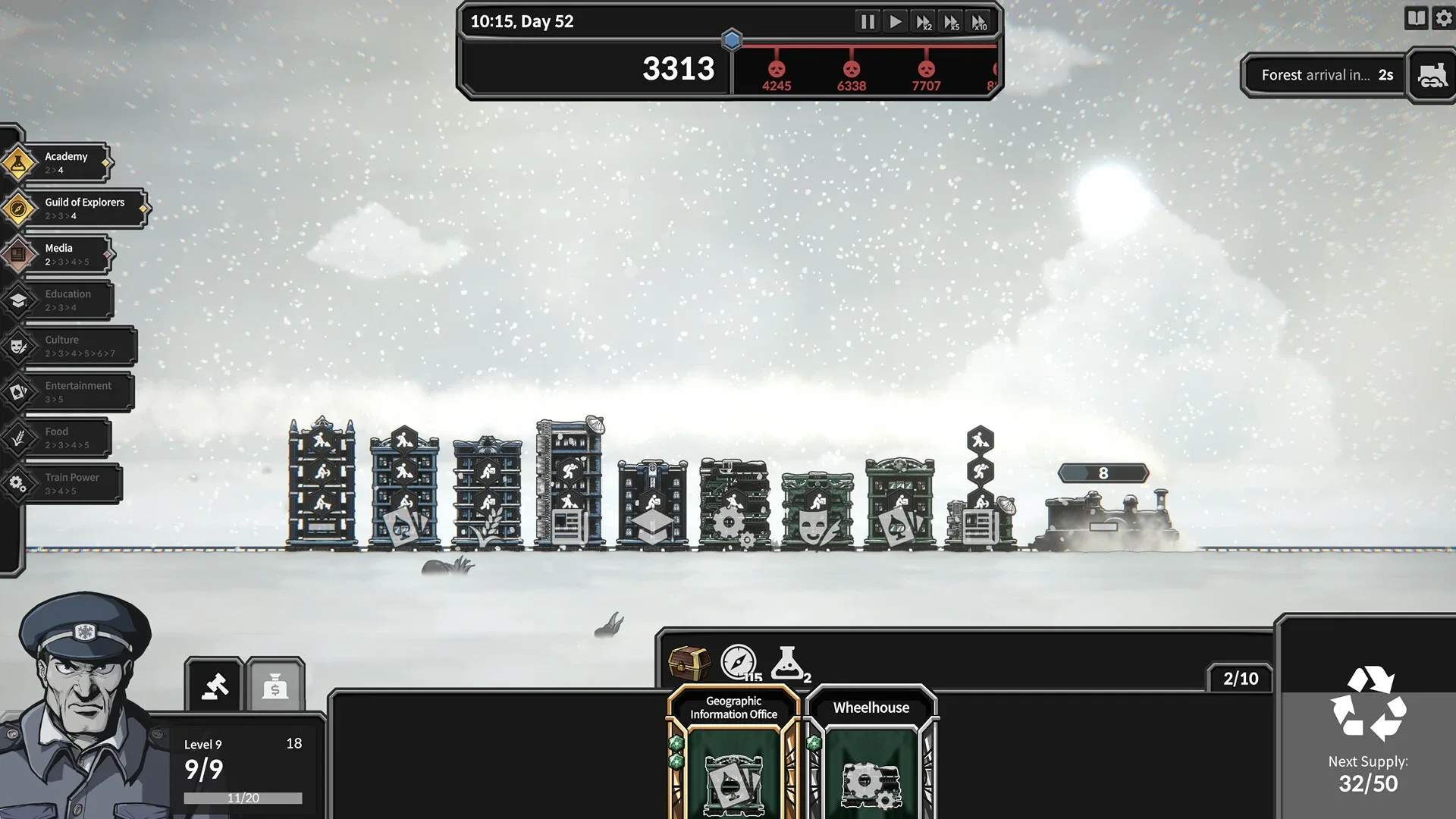Click the locomotive arrival button
The height and width of the screenshot is (819, 1456).
click(x=1431, y=75)
